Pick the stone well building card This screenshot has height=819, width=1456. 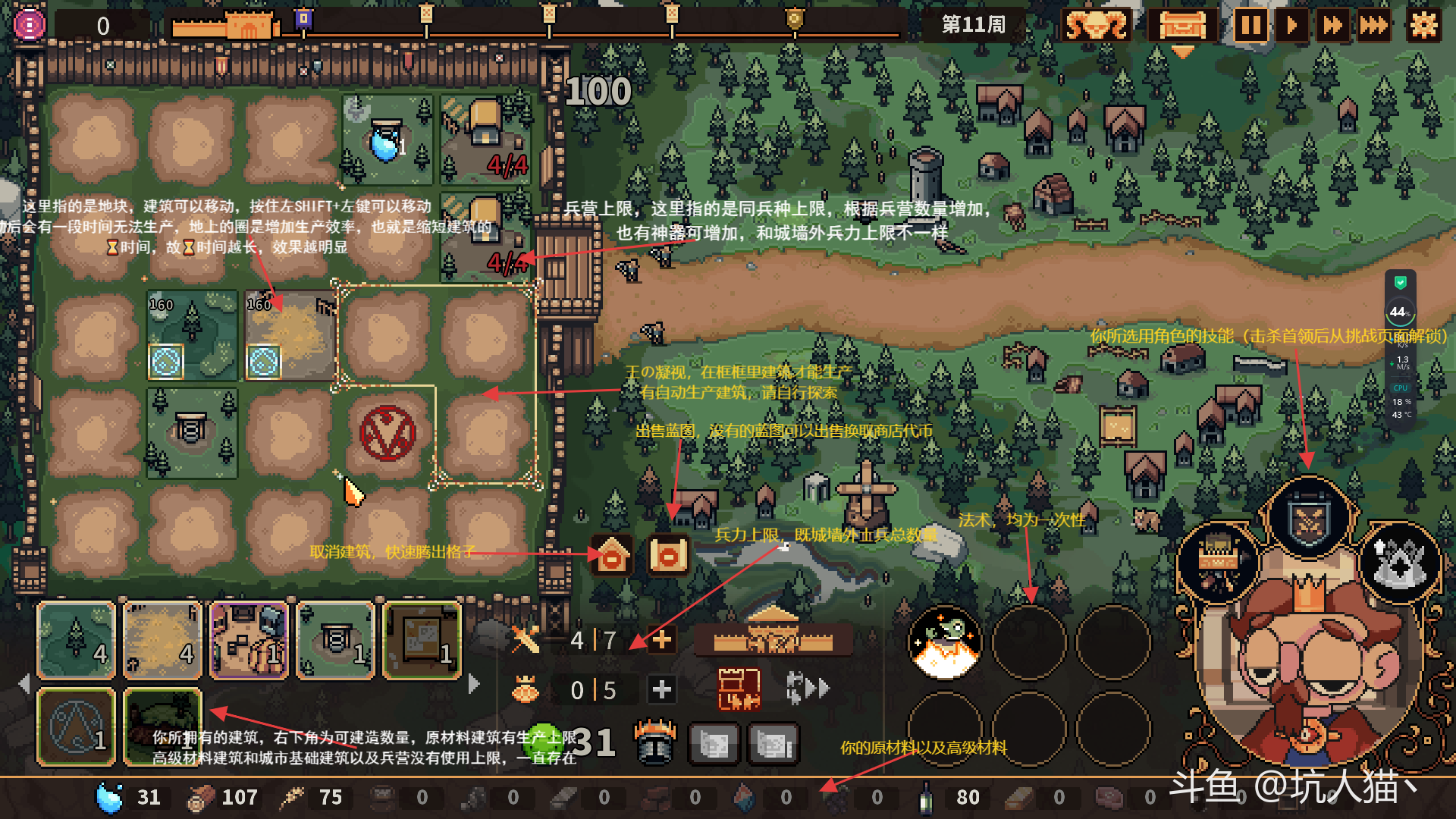coord(336,640)
